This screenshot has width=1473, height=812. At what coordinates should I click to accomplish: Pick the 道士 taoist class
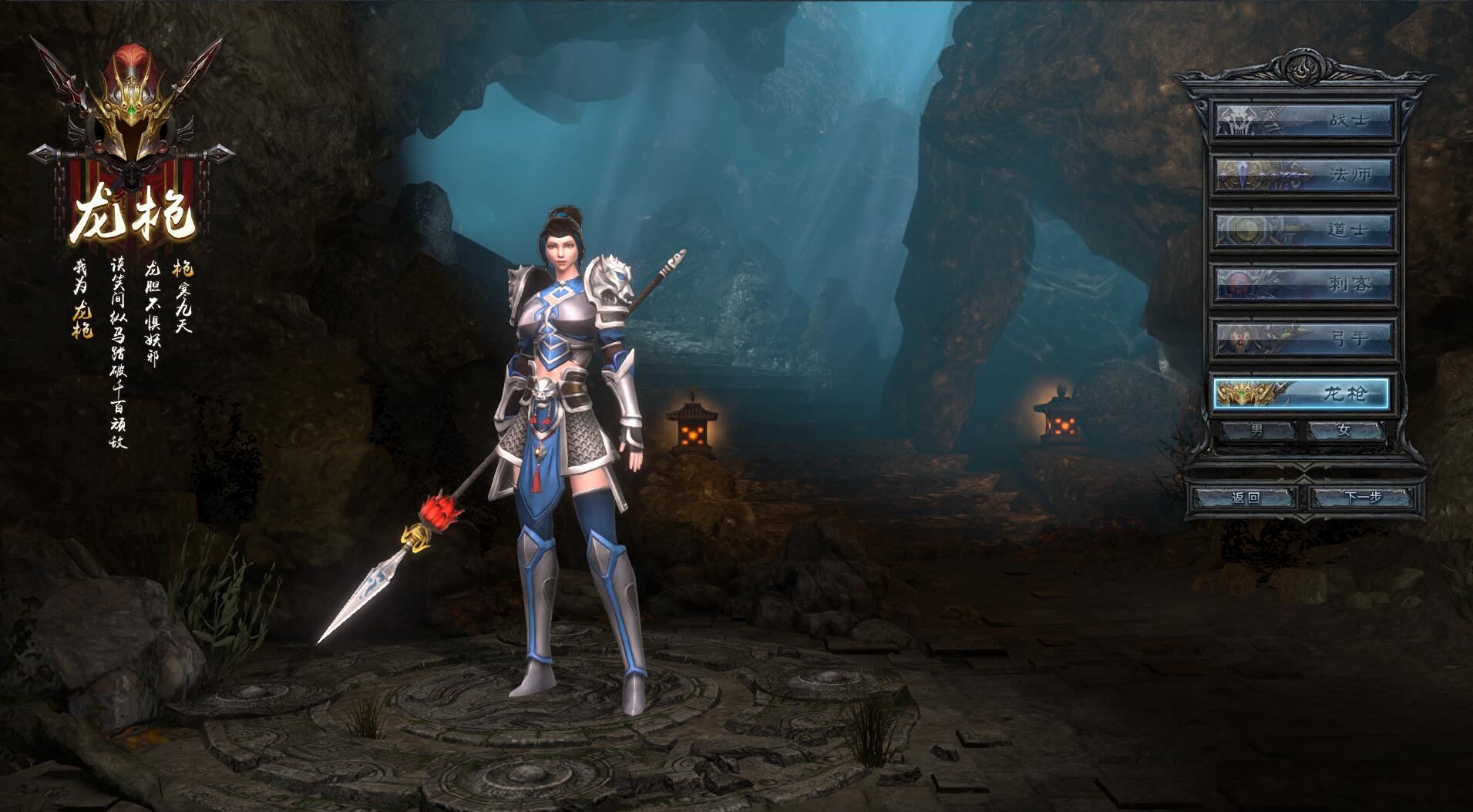[x=1304, y=230]
